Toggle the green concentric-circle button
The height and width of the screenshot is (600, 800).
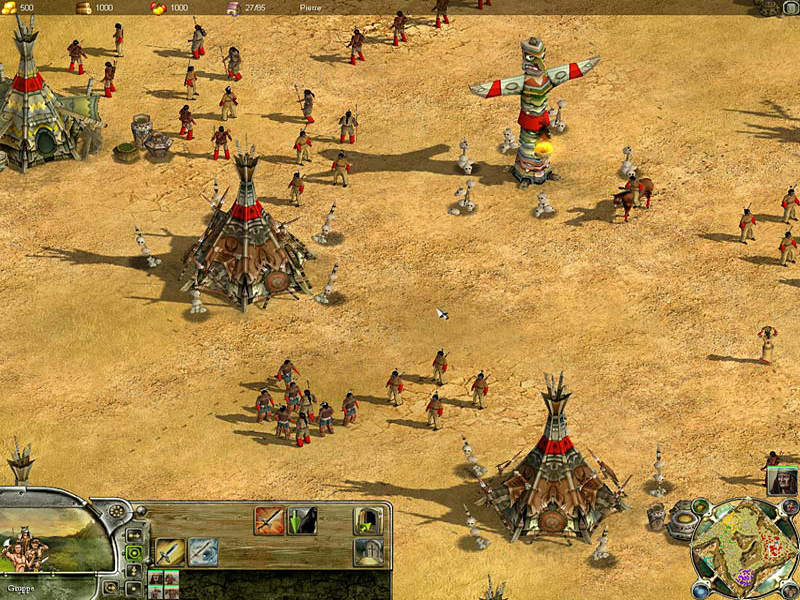pyautogui.click(x=133, y=552)
